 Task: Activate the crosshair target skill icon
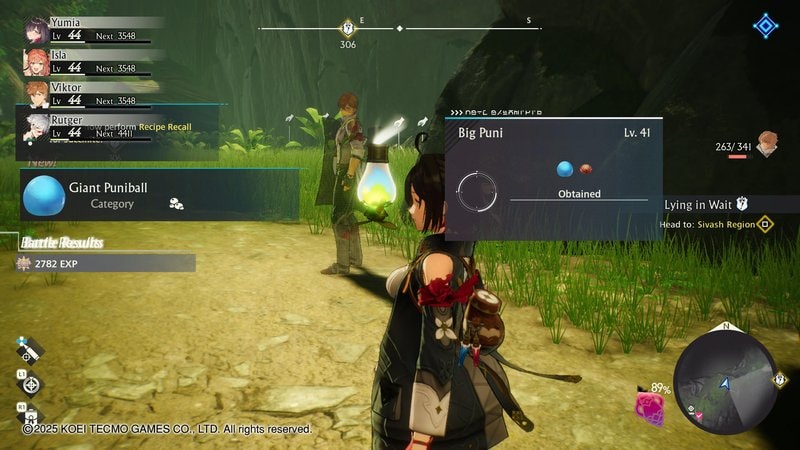[31, 383]
